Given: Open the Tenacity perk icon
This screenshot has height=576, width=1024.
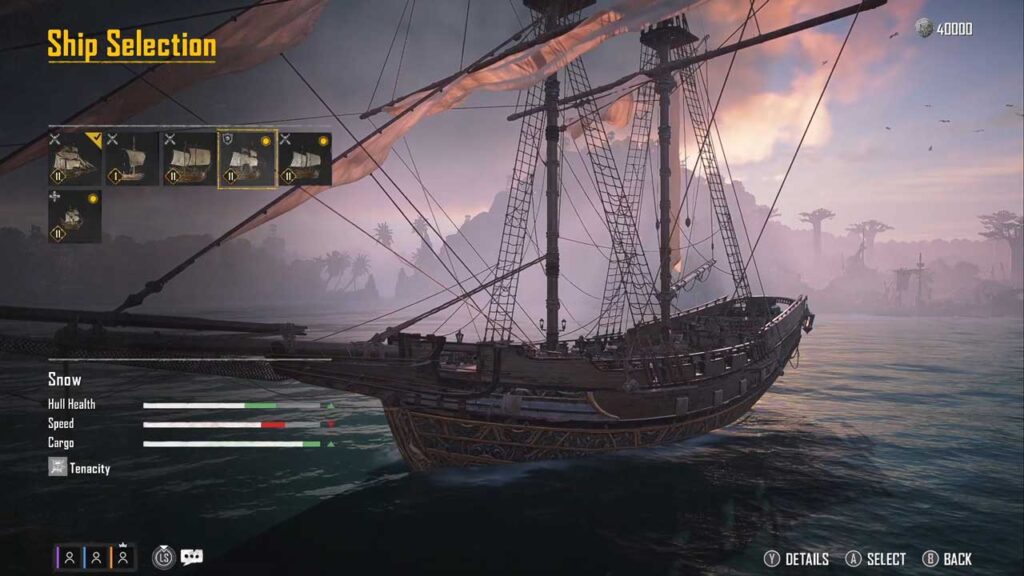Looking at the screenshot, I should point(58,467).
